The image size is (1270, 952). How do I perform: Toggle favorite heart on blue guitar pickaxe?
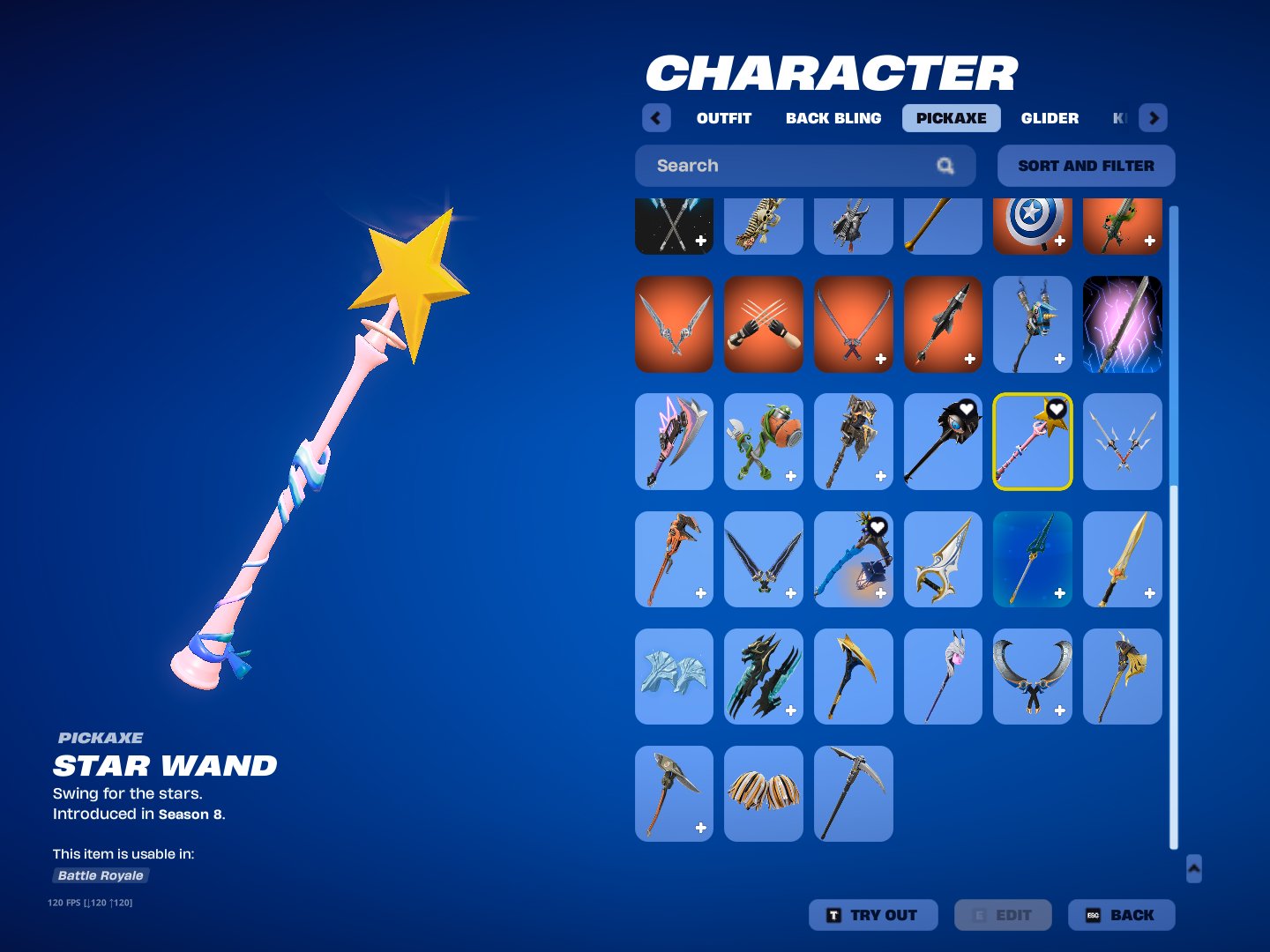pyautogui.click(x=878, y=526)
